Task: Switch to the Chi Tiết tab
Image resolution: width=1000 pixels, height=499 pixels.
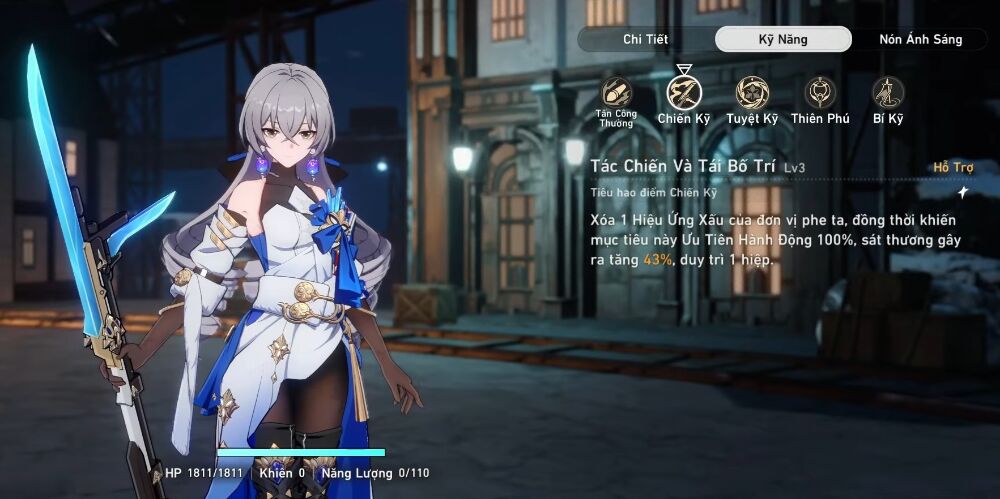Action: [645, 40]
